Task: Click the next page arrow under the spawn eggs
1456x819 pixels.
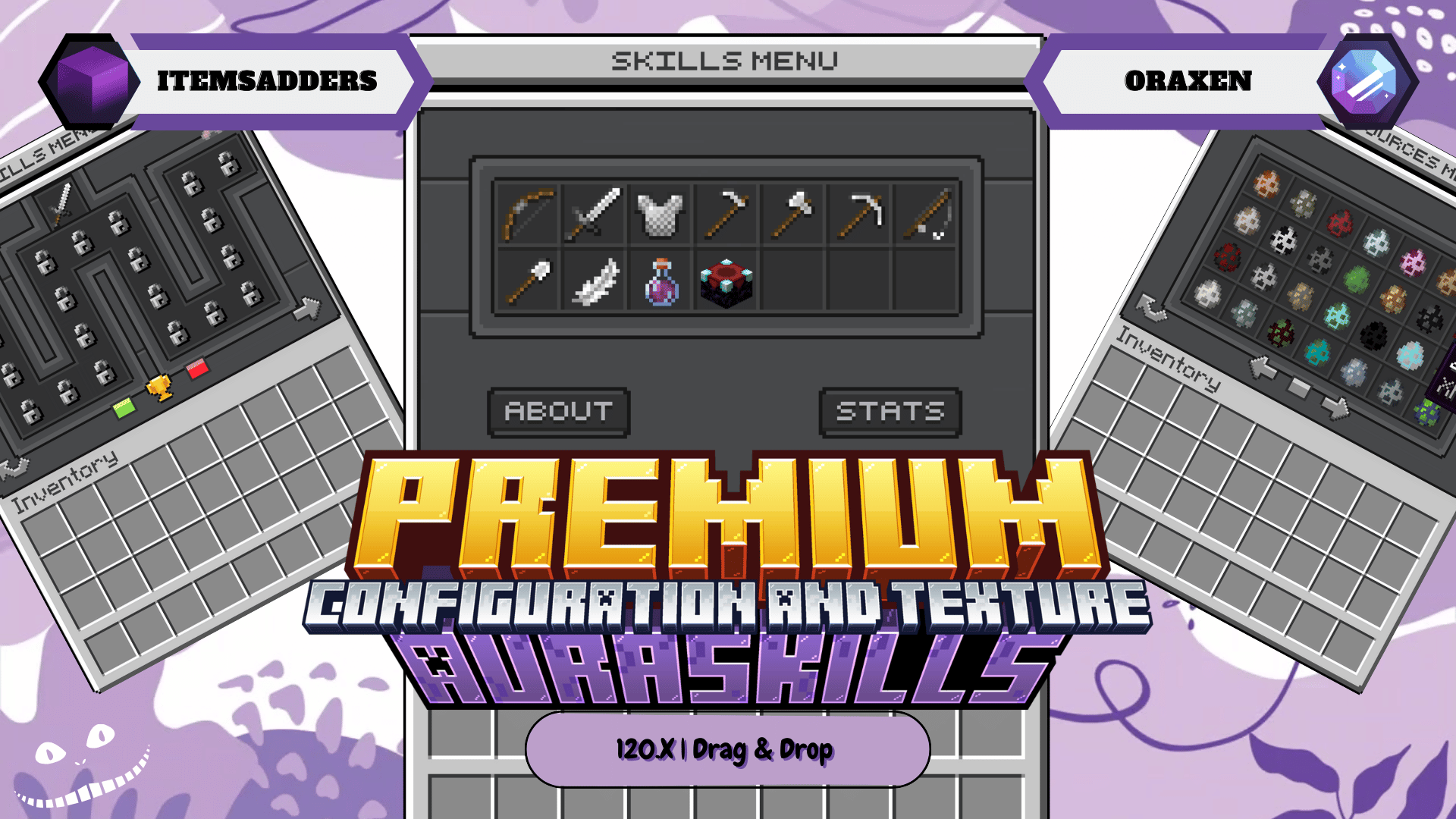Action: (x=1335, y=409)
